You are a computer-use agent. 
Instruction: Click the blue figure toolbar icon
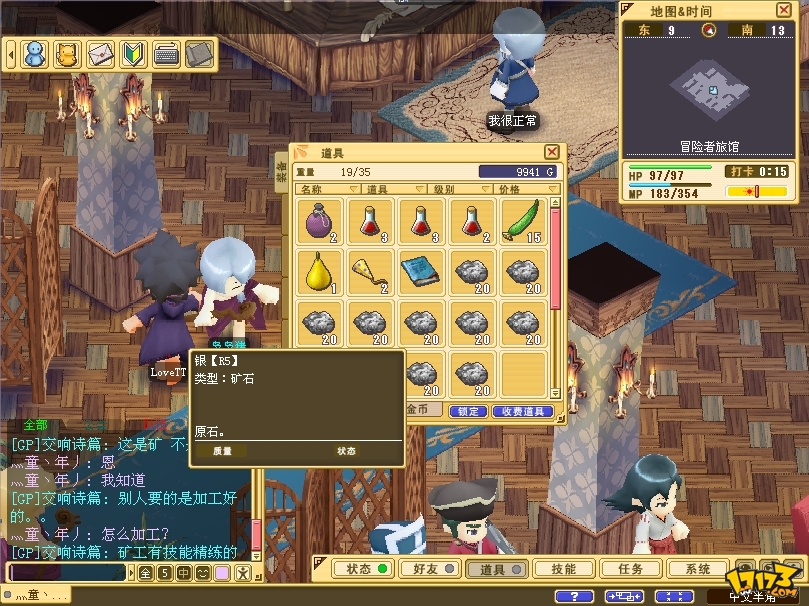point(35,52)
